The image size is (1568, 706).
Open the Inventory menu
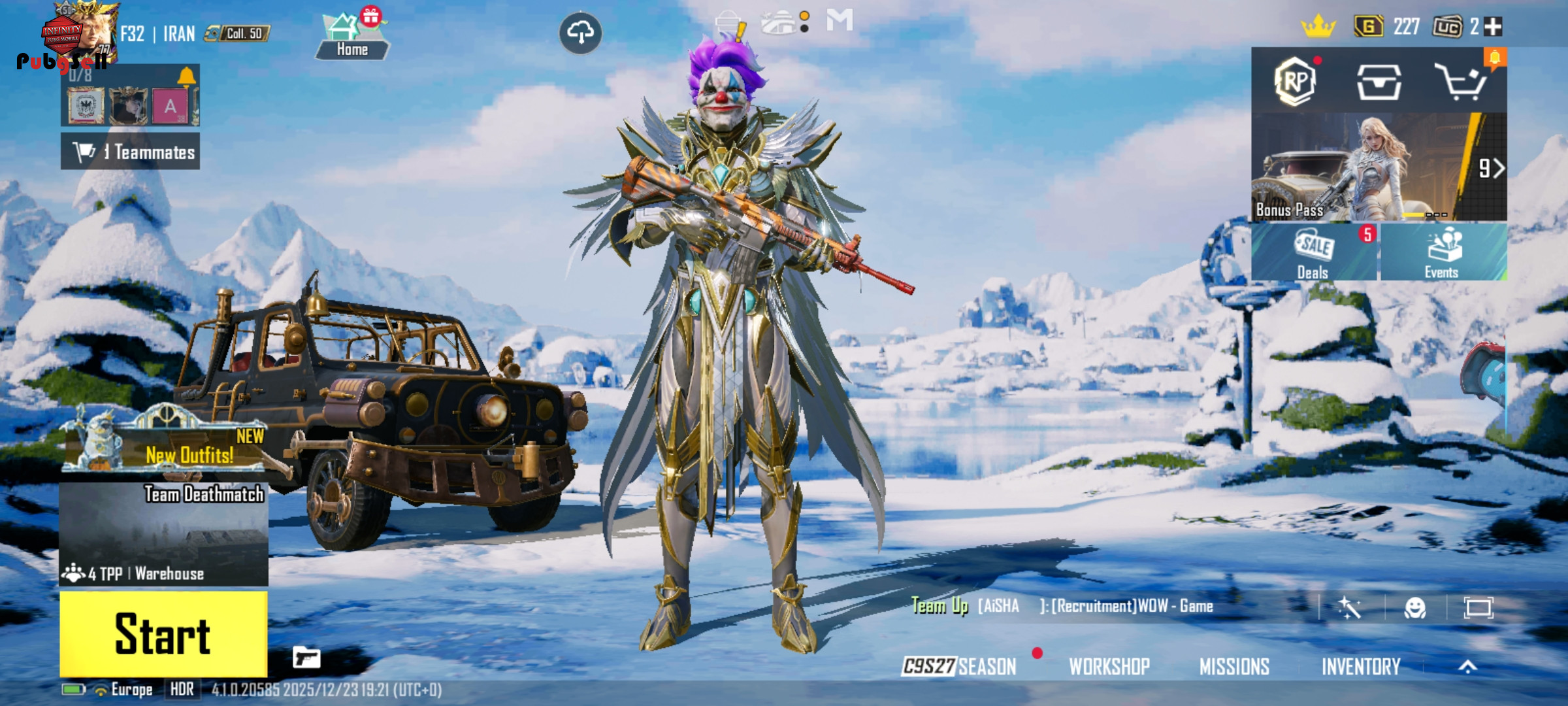tap(1361, 666)
